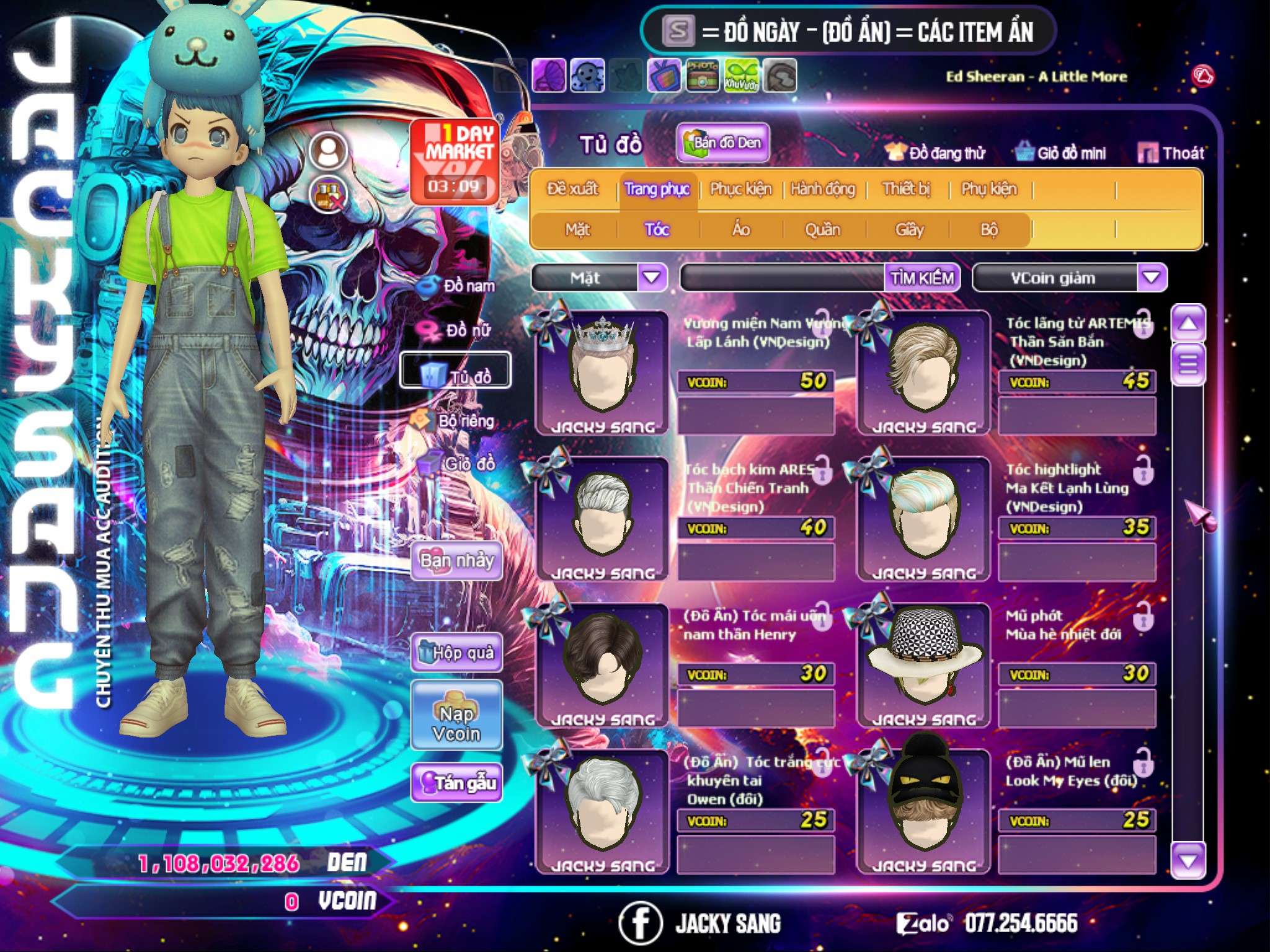
Task: Switch to the Phục kiện tab
Action: (740, 189)
